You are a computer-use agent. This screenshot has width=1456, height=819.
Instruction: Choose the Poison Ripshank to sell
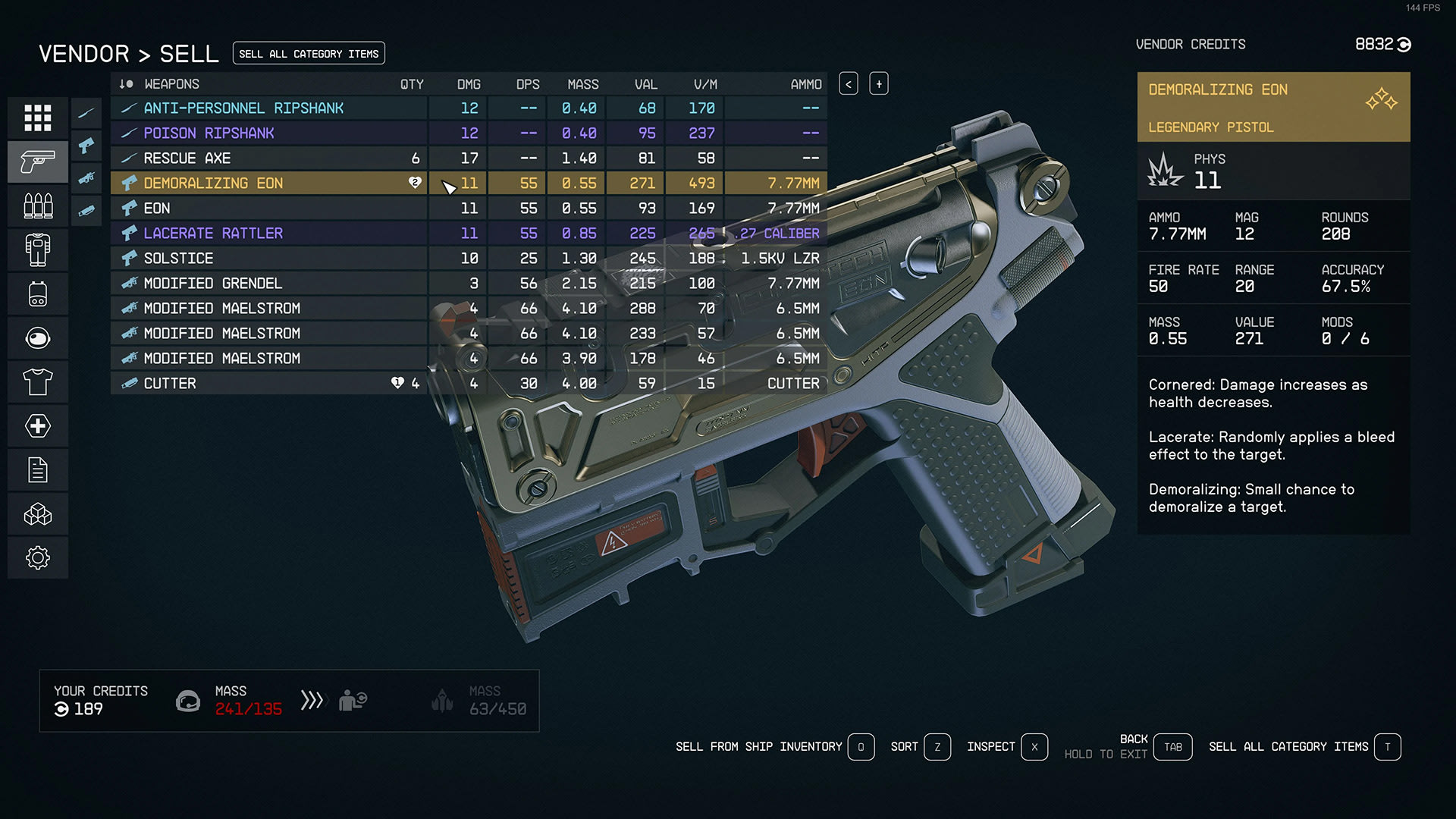209,133
